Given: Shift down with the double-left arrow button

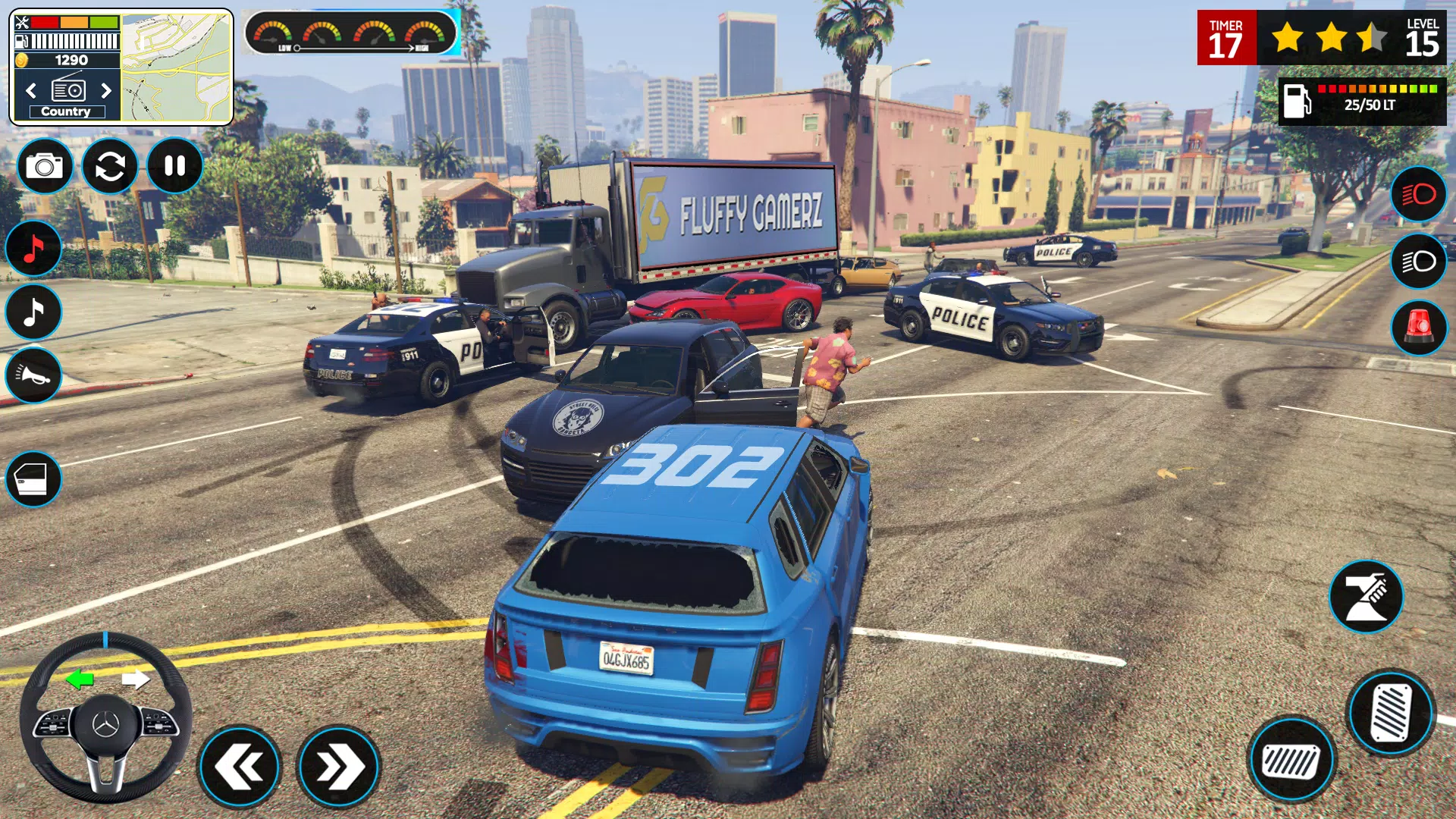Looking at the screenshot, I should pyautogui.click(x=241, y=767).
